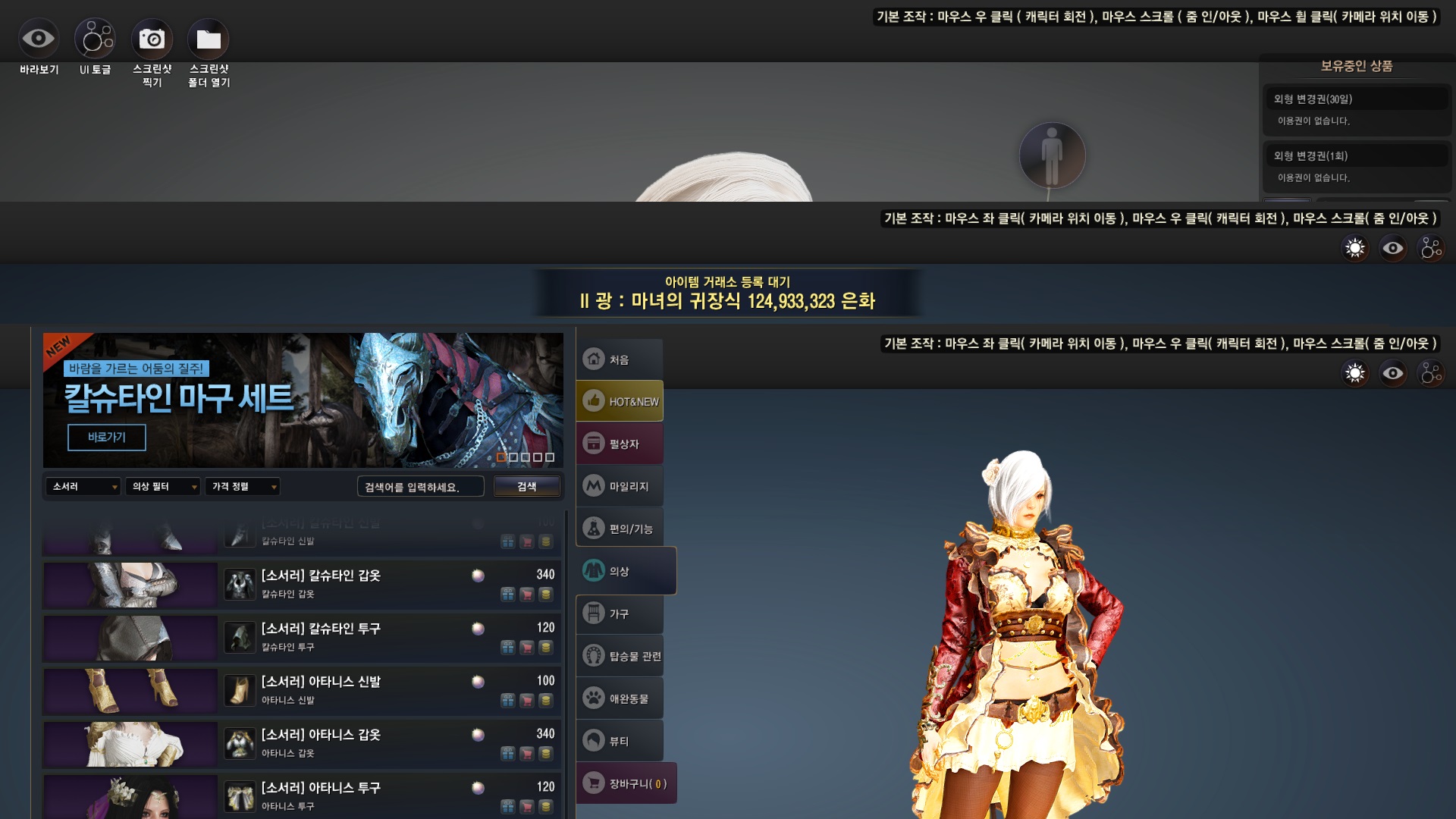Open the 소서러 class dropdown
This screenshot has width=1456, height=819.
coord(83,487)
